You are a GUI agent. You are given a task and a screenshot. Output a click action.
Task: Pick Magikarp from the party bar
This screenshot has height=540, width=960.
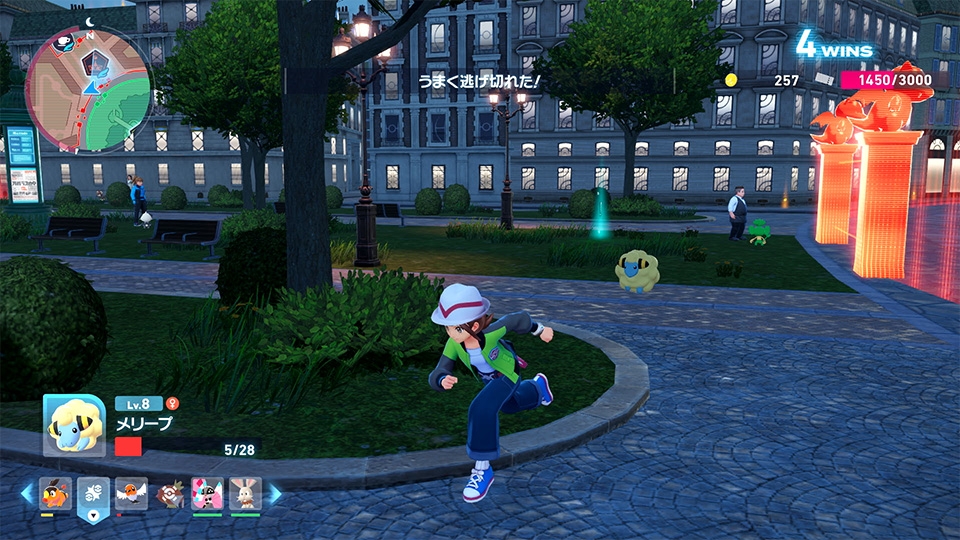pyautogui.click(x=169, y=493)
